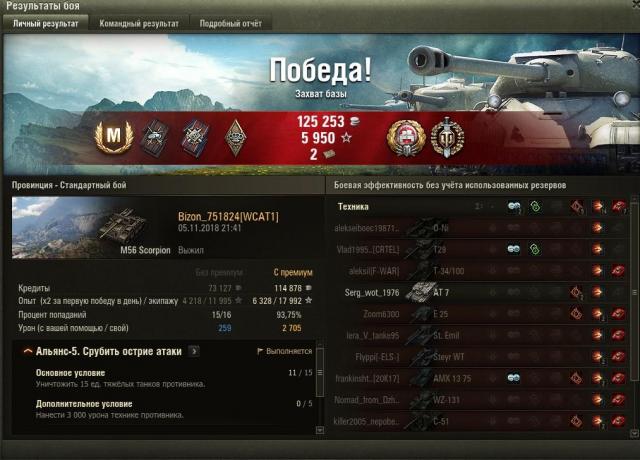
Task: Select the Личный результат tab
Action: 46,22
